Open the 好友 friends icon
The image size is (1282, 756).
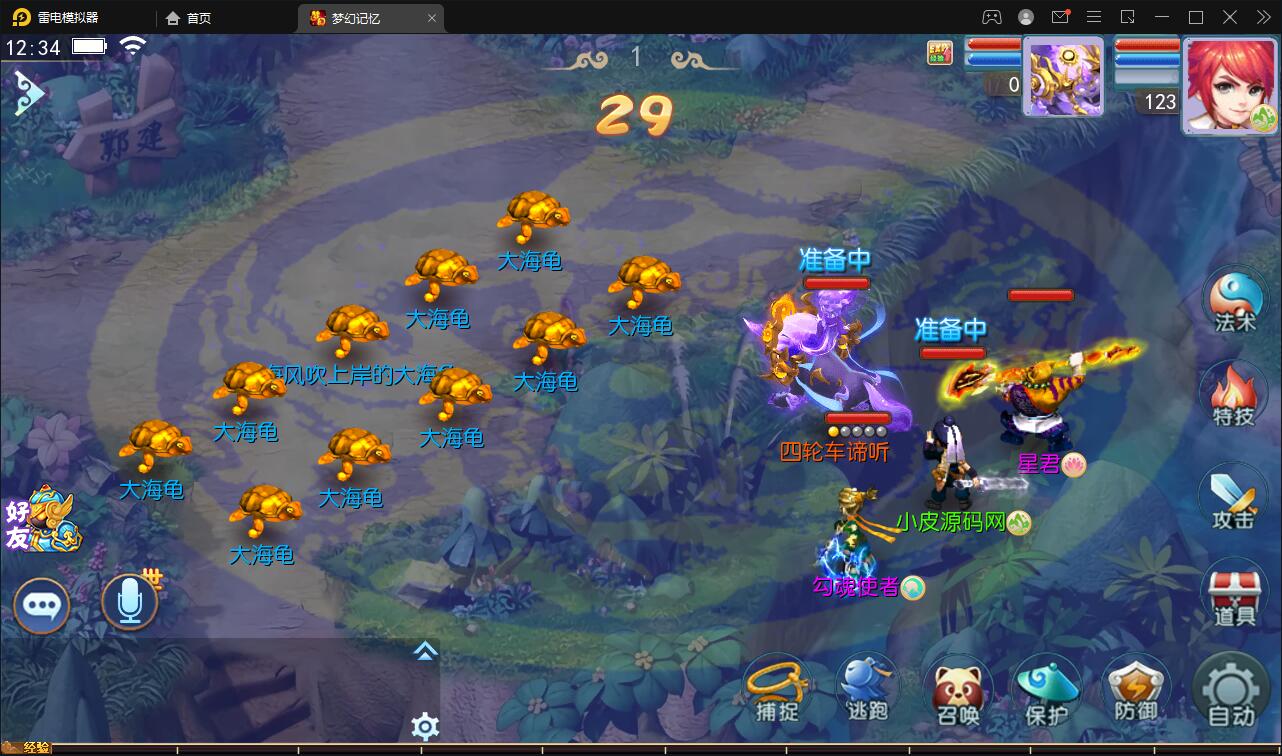click(x=42, y=520)
